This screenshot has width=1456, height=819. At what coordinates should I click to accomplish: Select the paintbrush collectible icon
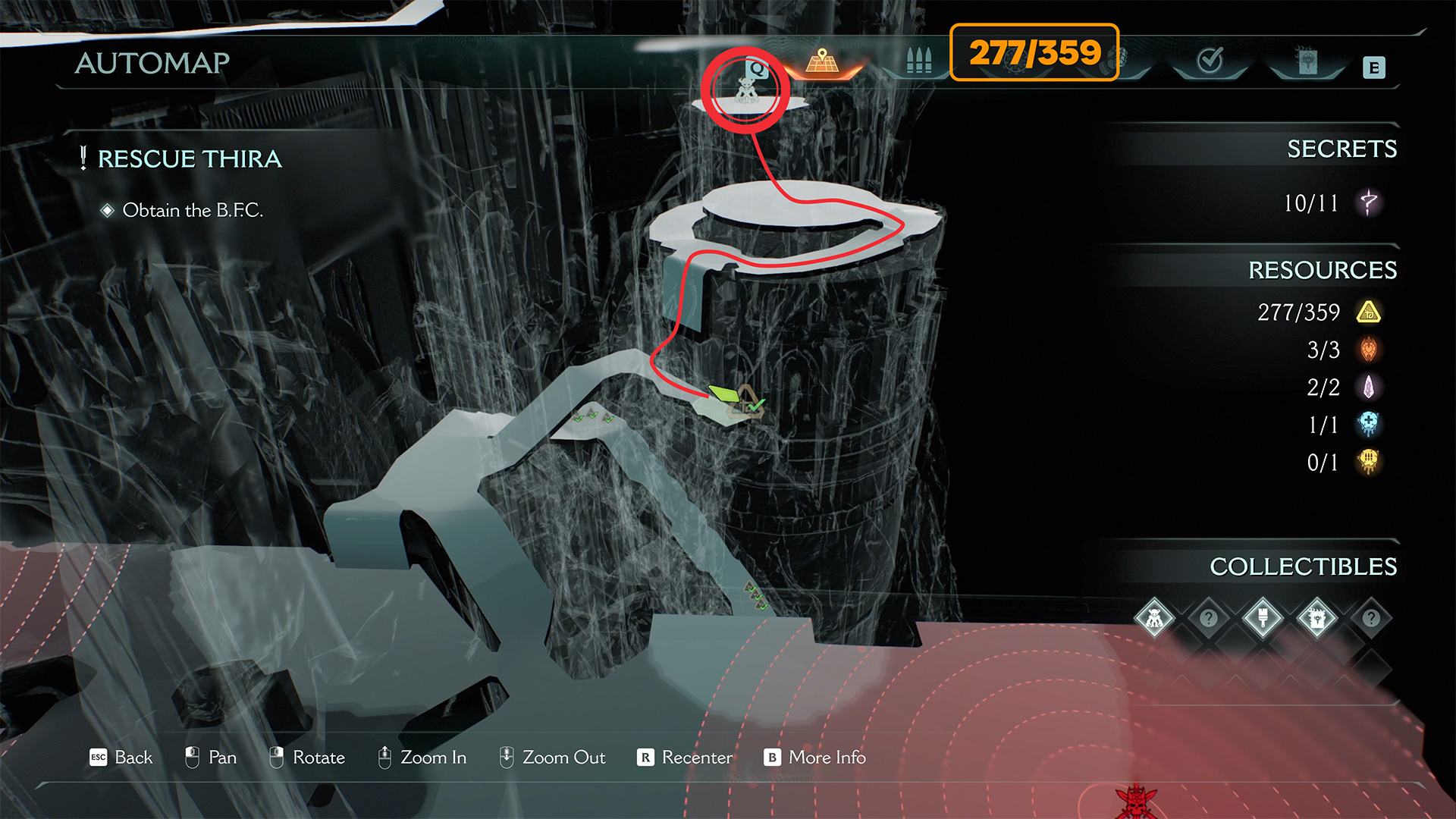[1263, 618]
